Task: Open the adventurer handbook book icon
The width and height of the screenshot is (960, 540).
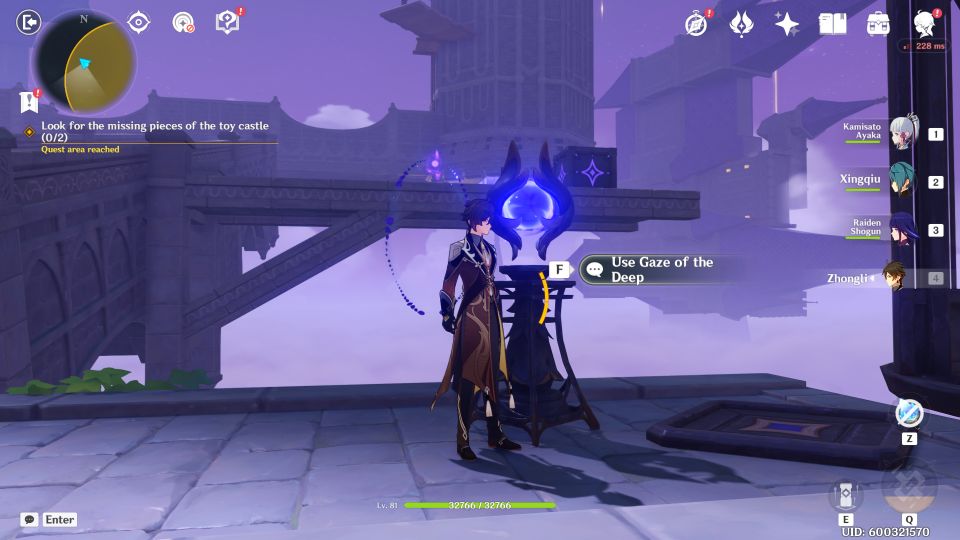Action: pos(832,23)
